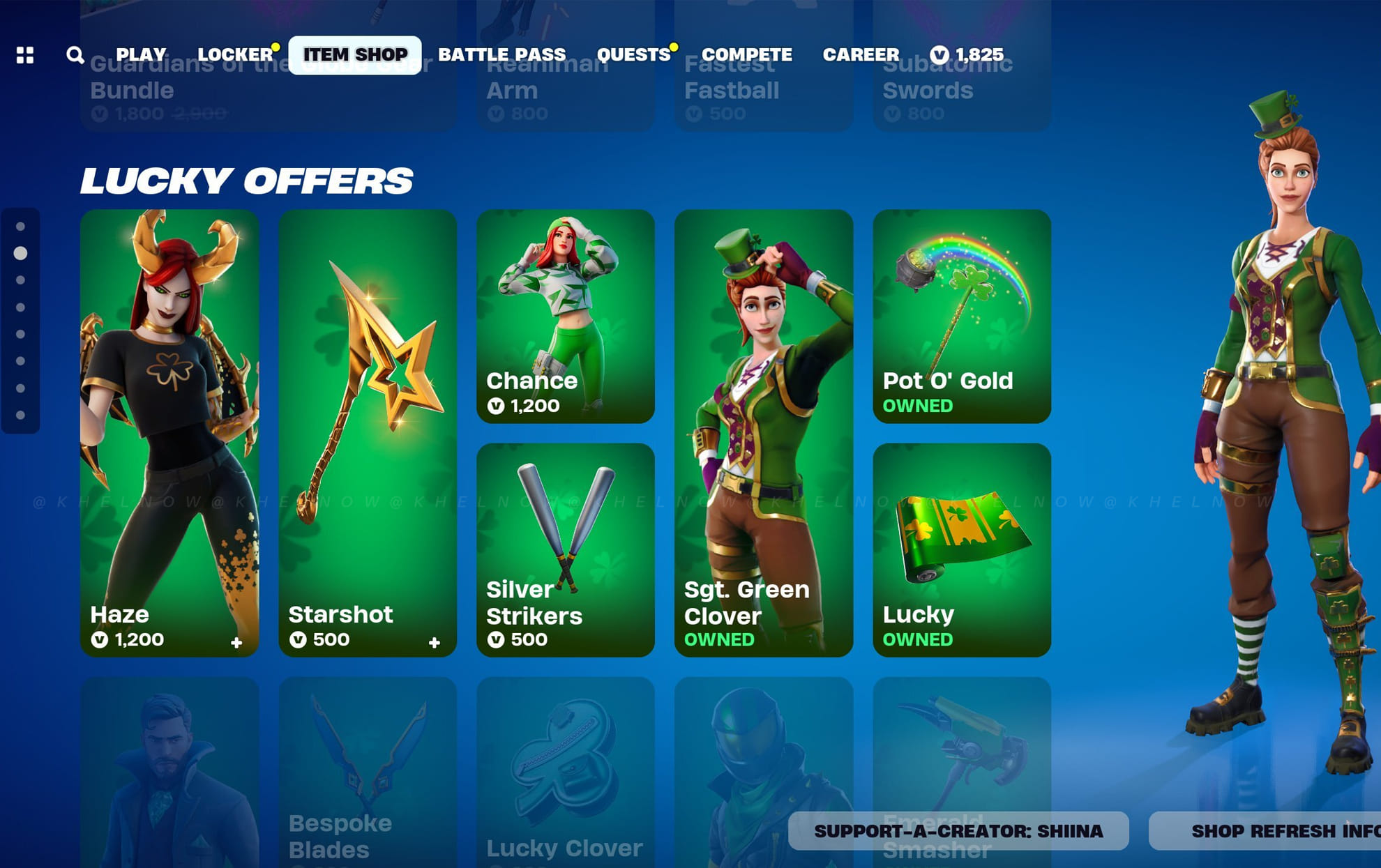Click the V-Bucks coin icon beside Chance's price
Viewport: 1381px width, 868px height.
(496, 406)
